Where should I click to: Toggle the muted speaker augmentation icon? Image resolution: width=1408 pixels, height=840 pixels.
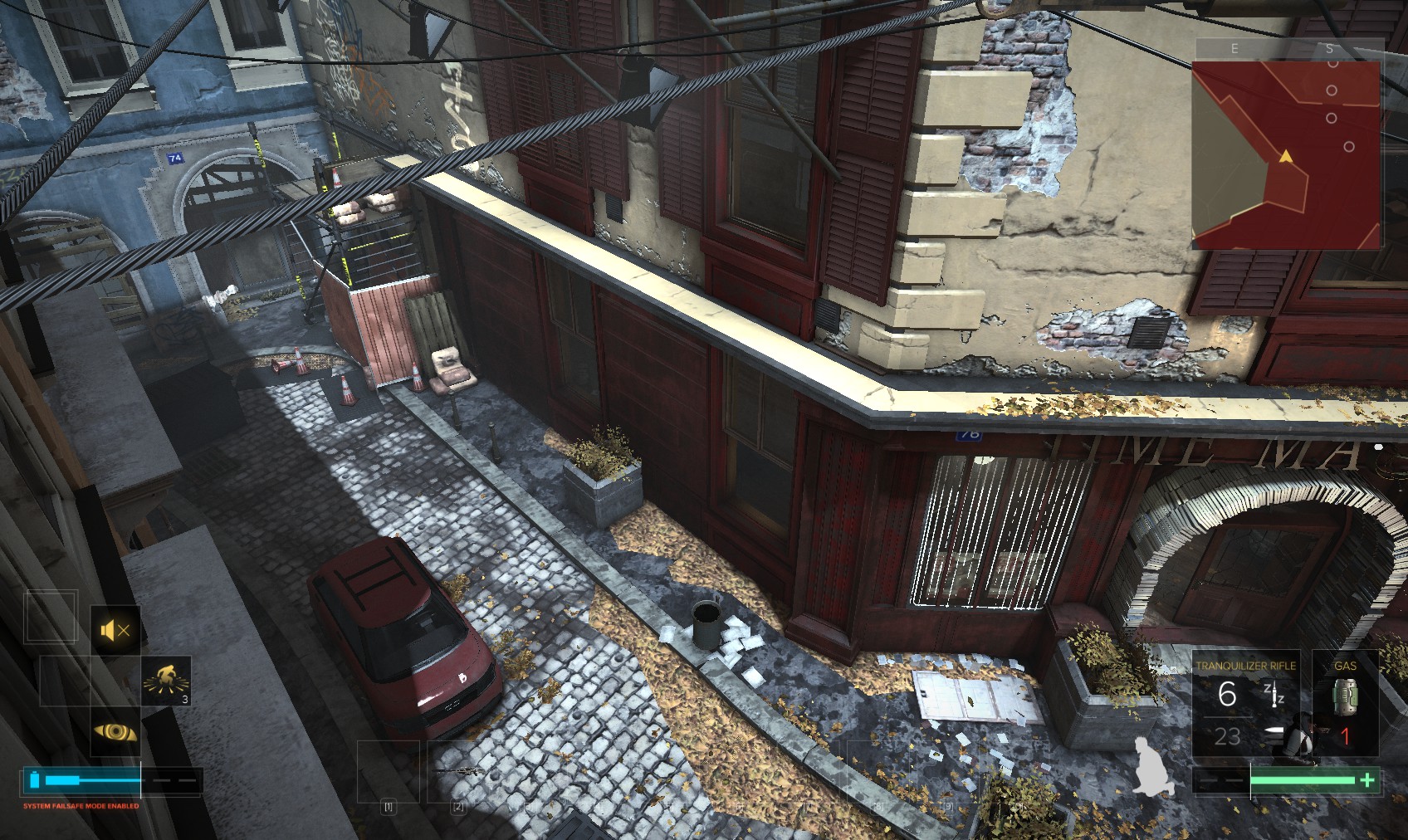click(115, 631)
